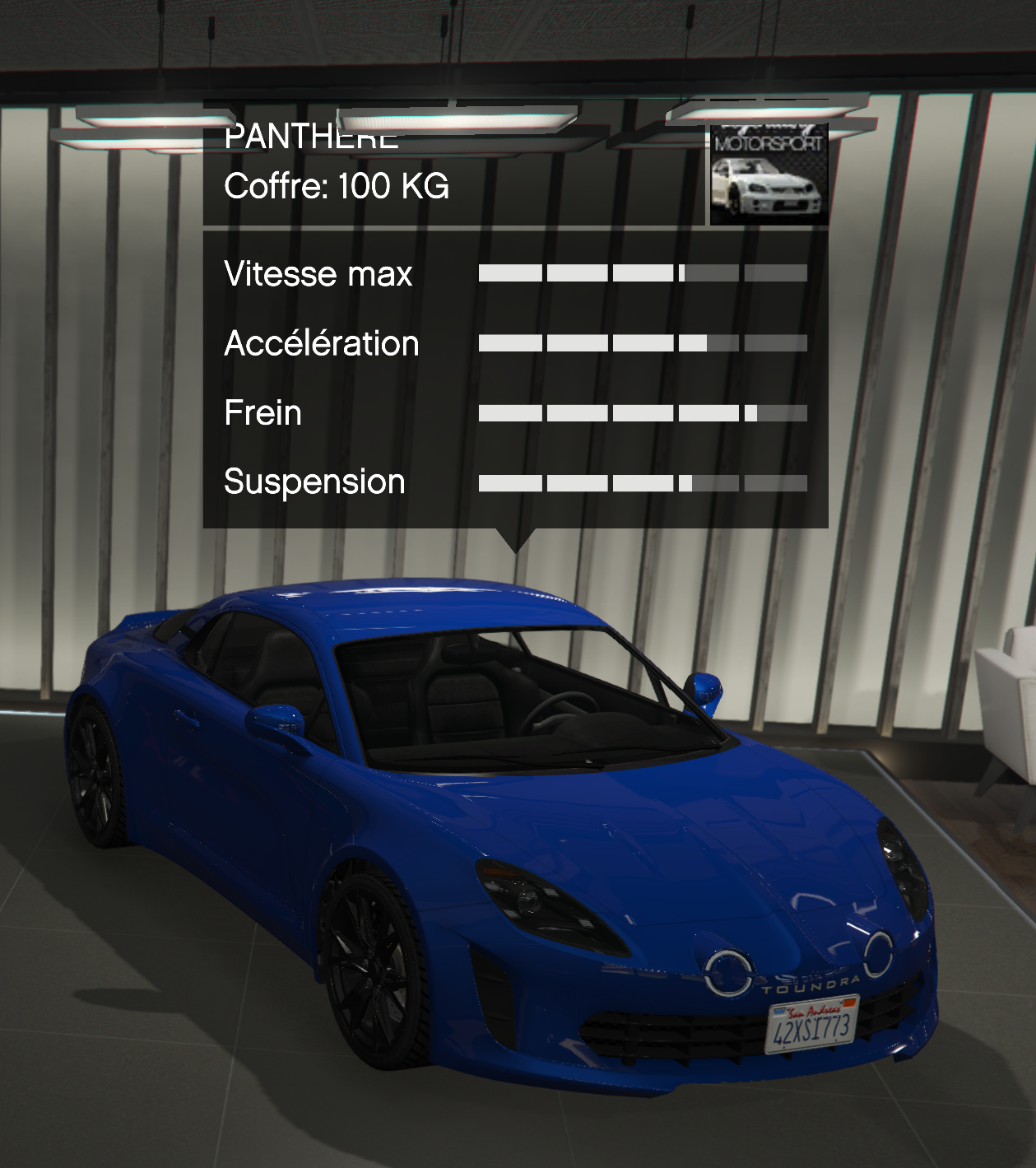Select the PANTHERE vehicle entry

coord(311,137)
